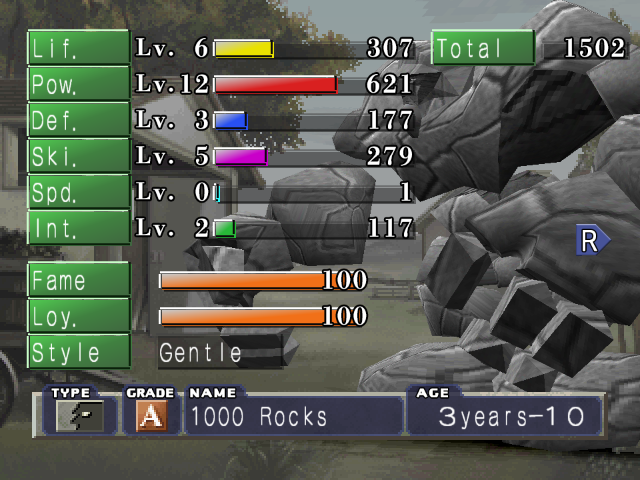Click the Fame label
The width and height of the screenshot is (640, 480).
78,280
